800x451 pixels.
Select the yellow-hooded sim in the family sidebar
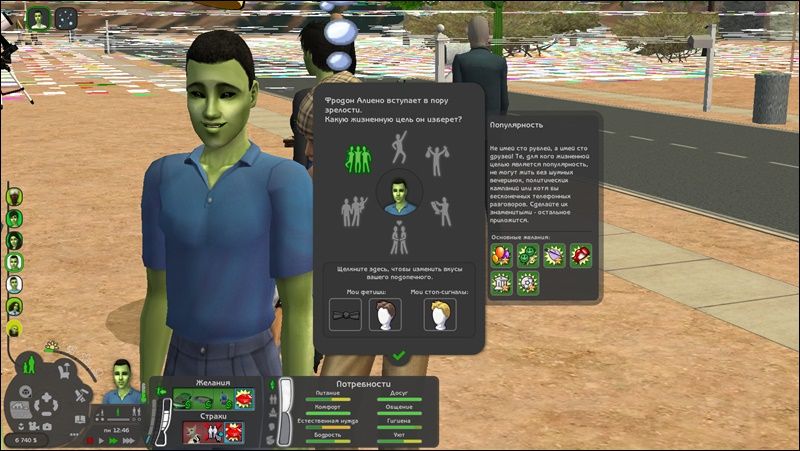15,327
